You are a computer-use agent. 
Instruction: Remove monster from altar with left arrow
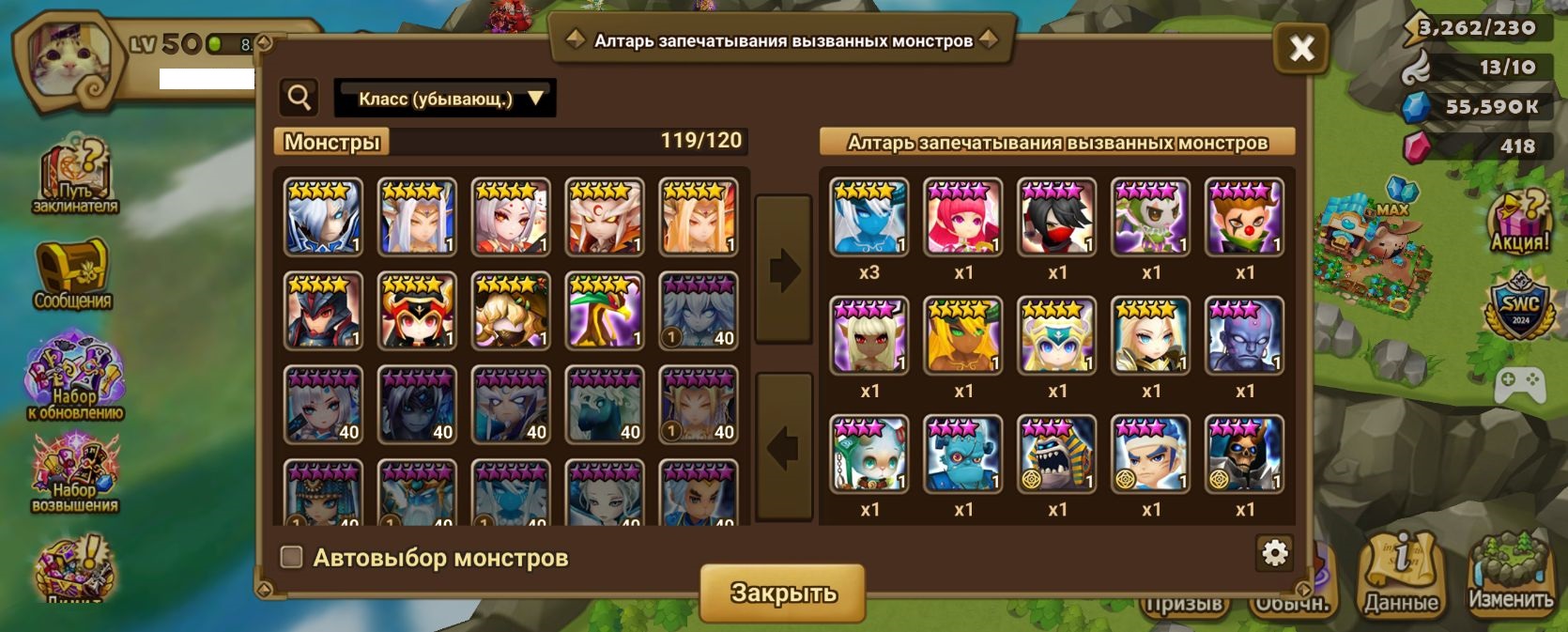[x=783, y=447]
